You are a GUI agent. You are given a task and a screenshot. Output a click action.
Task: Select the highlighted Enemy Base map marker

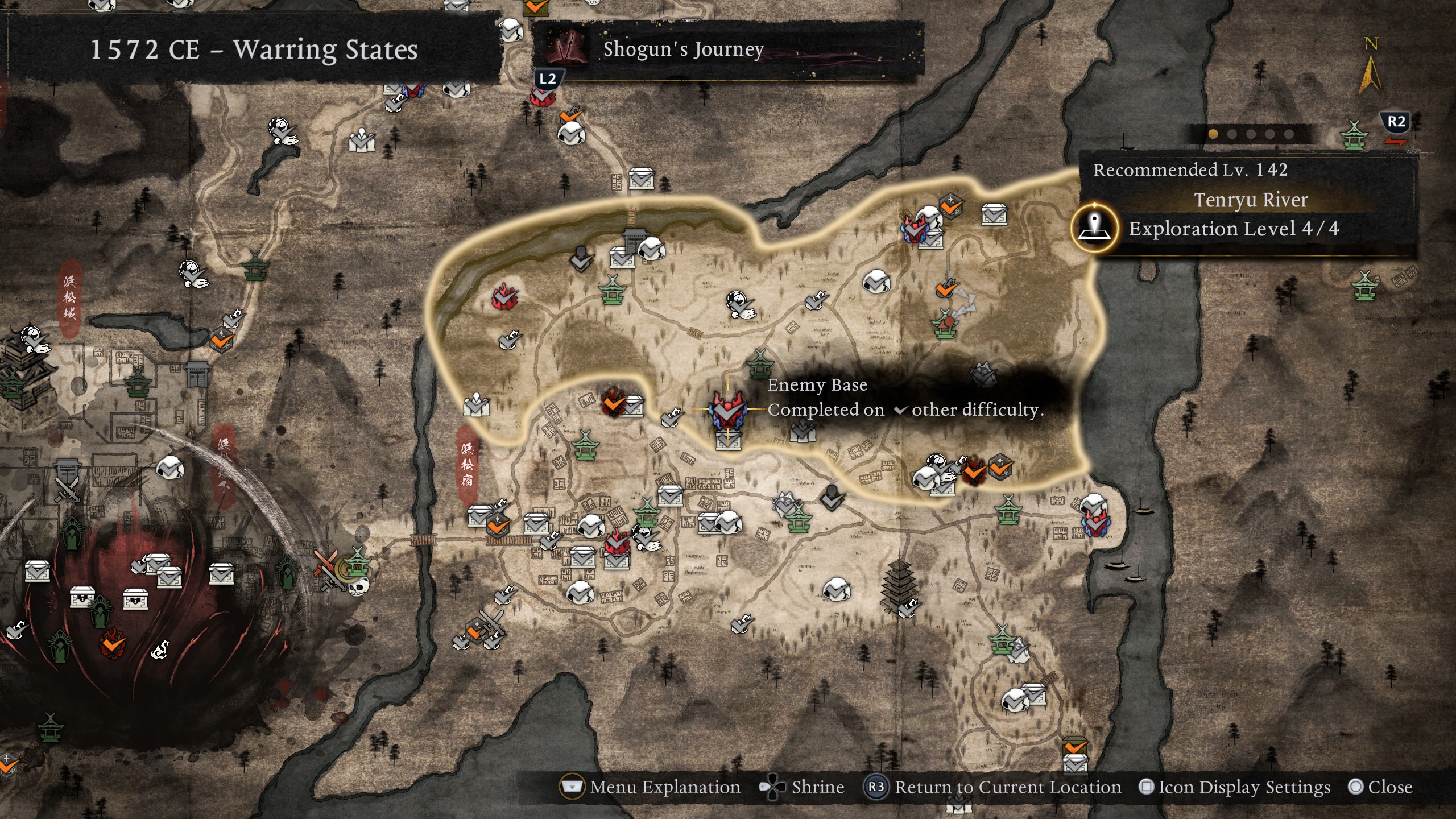pyautogui.click(x=727, y=410)
